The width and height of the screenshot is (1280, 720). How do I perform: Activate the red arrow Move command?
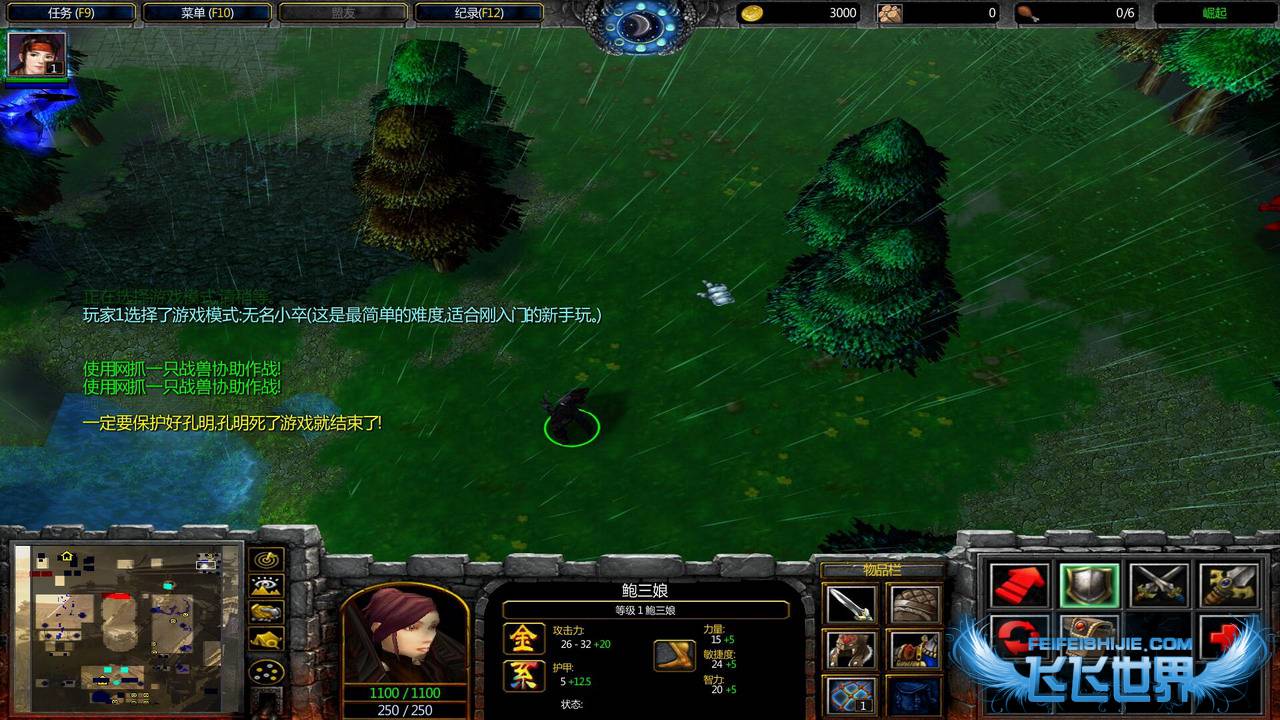[x=1020, y=586]
